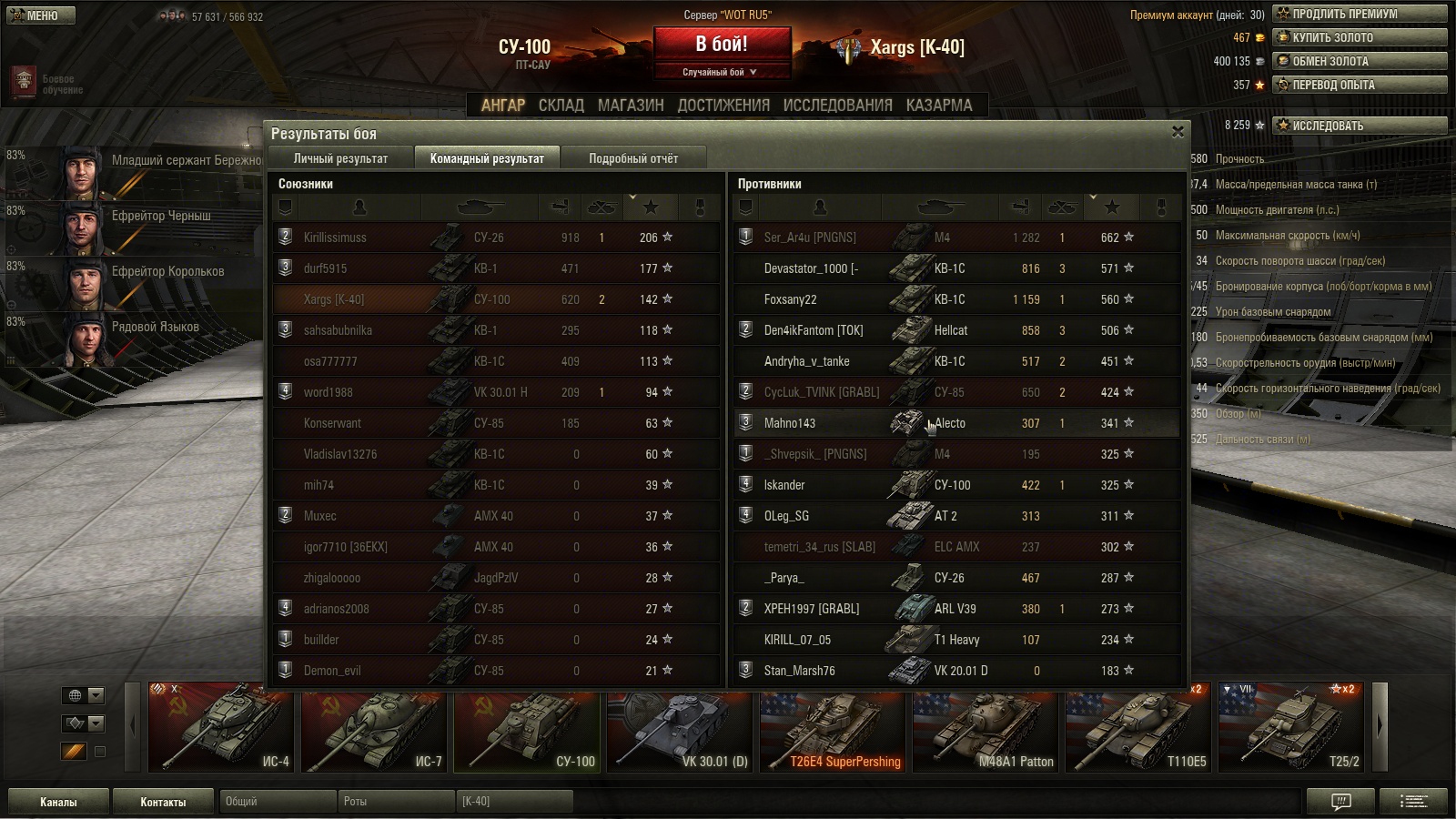1456x819 pixels.
Task: Open the Каналы chat channels button
Action: (x=58, y=802)
